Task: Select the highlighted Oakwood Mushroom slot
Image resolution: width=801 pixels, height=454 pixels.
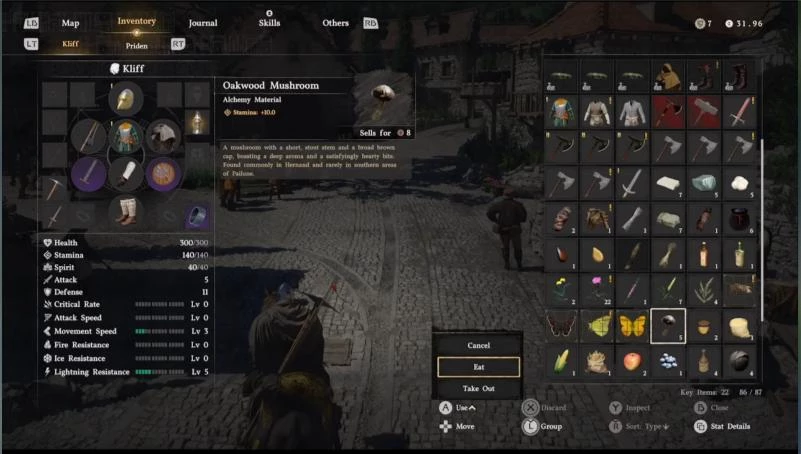Action: coord(667,325)
